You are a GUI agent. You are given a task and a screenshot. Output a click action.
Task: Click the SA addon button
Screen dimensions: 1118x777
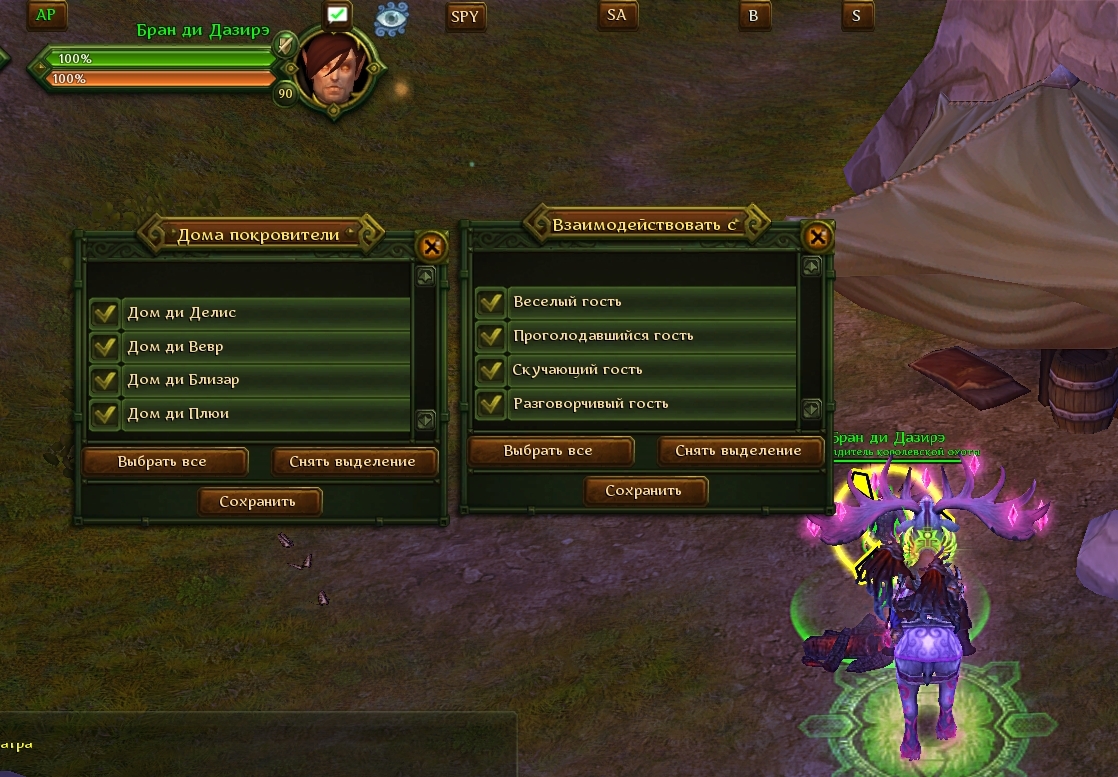pyautogui.click(x=617, y=15)
